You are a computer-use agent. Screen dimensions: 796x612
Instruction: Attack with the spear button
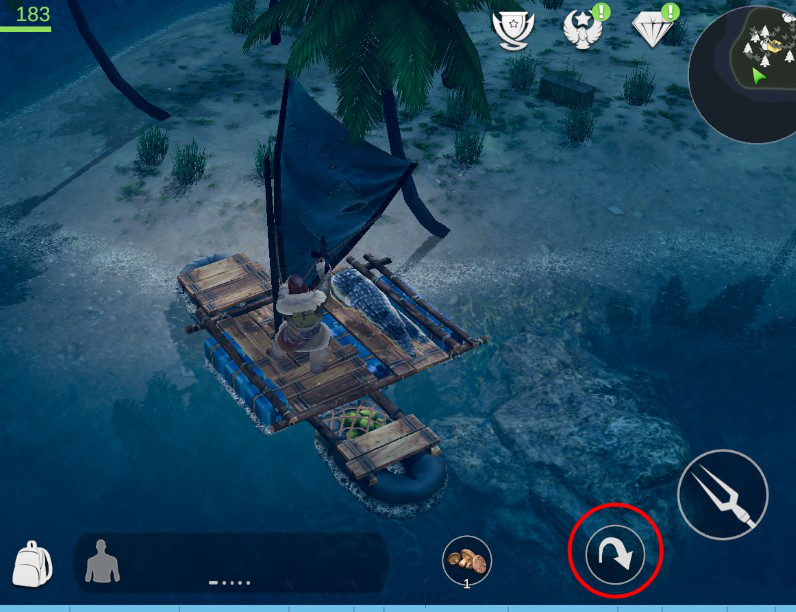[x=722, y=495]
